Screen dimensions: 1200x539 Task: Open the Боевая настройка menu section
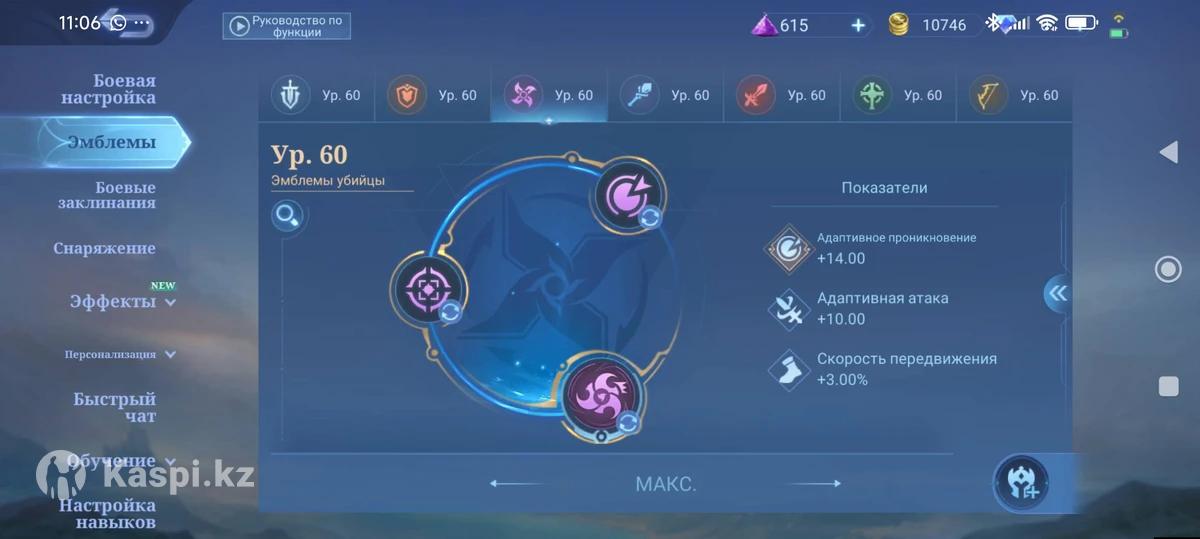click(108, 89)
